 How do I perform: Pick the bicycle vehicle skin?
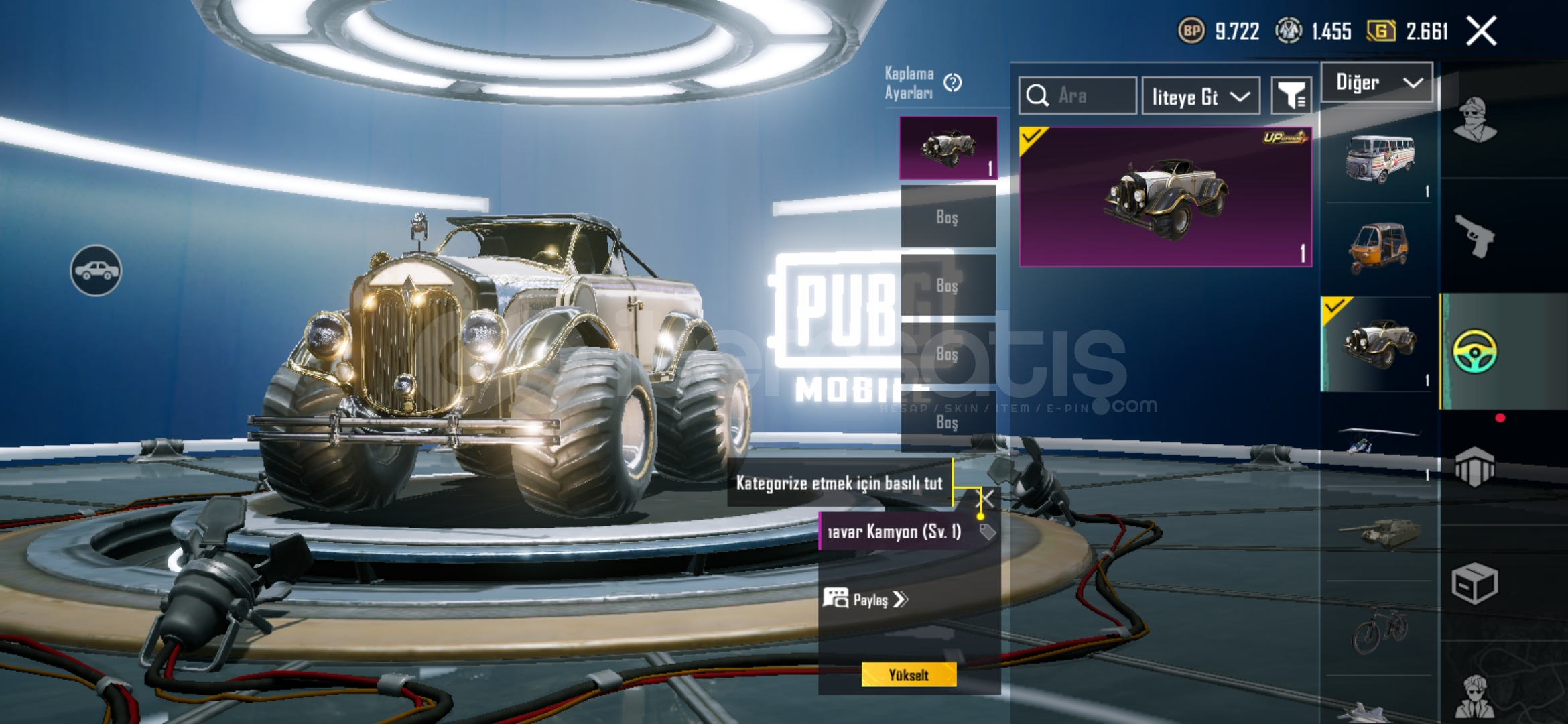coord(1379,629)
